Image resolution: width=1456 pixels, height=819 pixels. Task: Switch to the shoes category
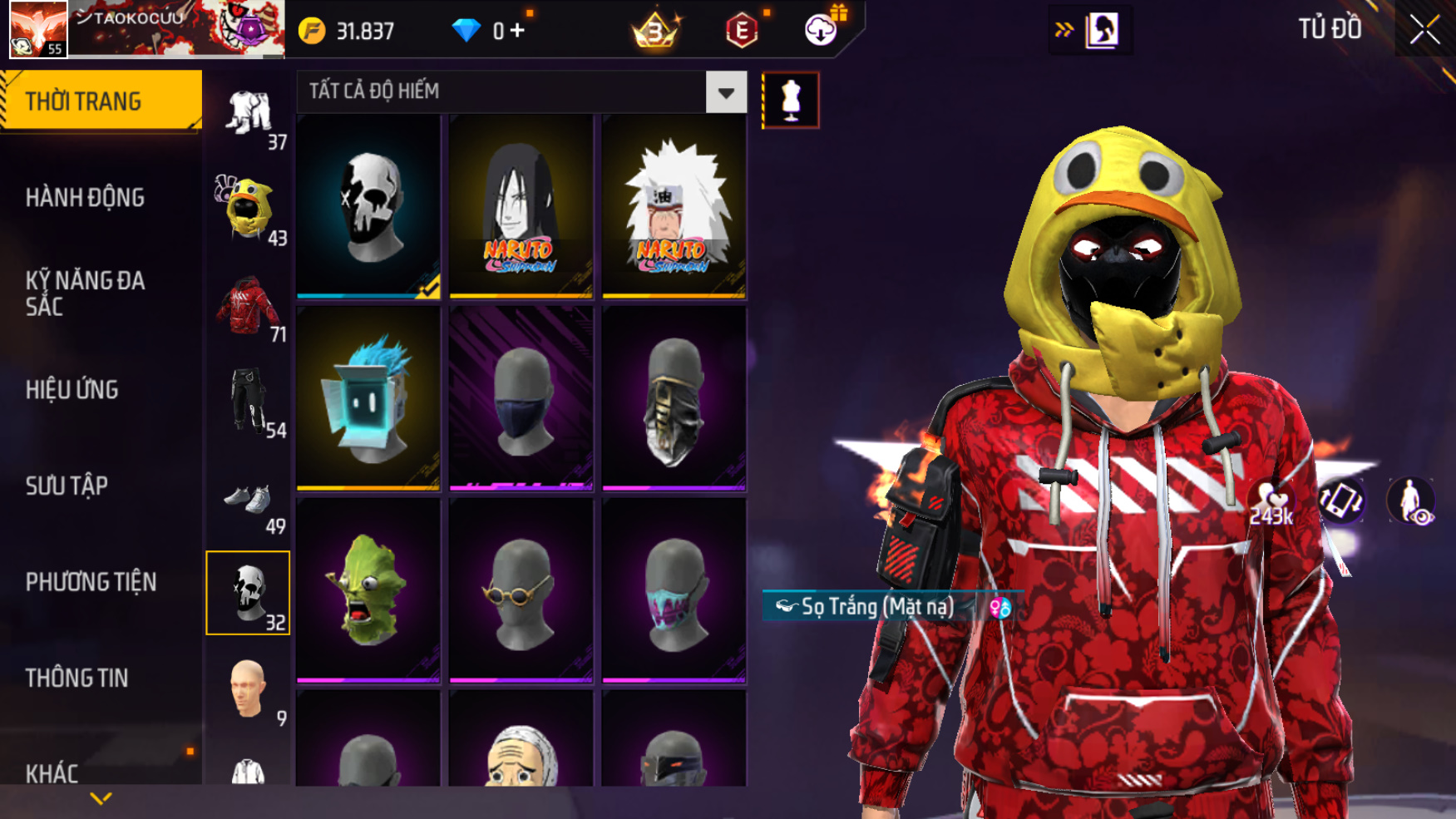click(248, 499)
